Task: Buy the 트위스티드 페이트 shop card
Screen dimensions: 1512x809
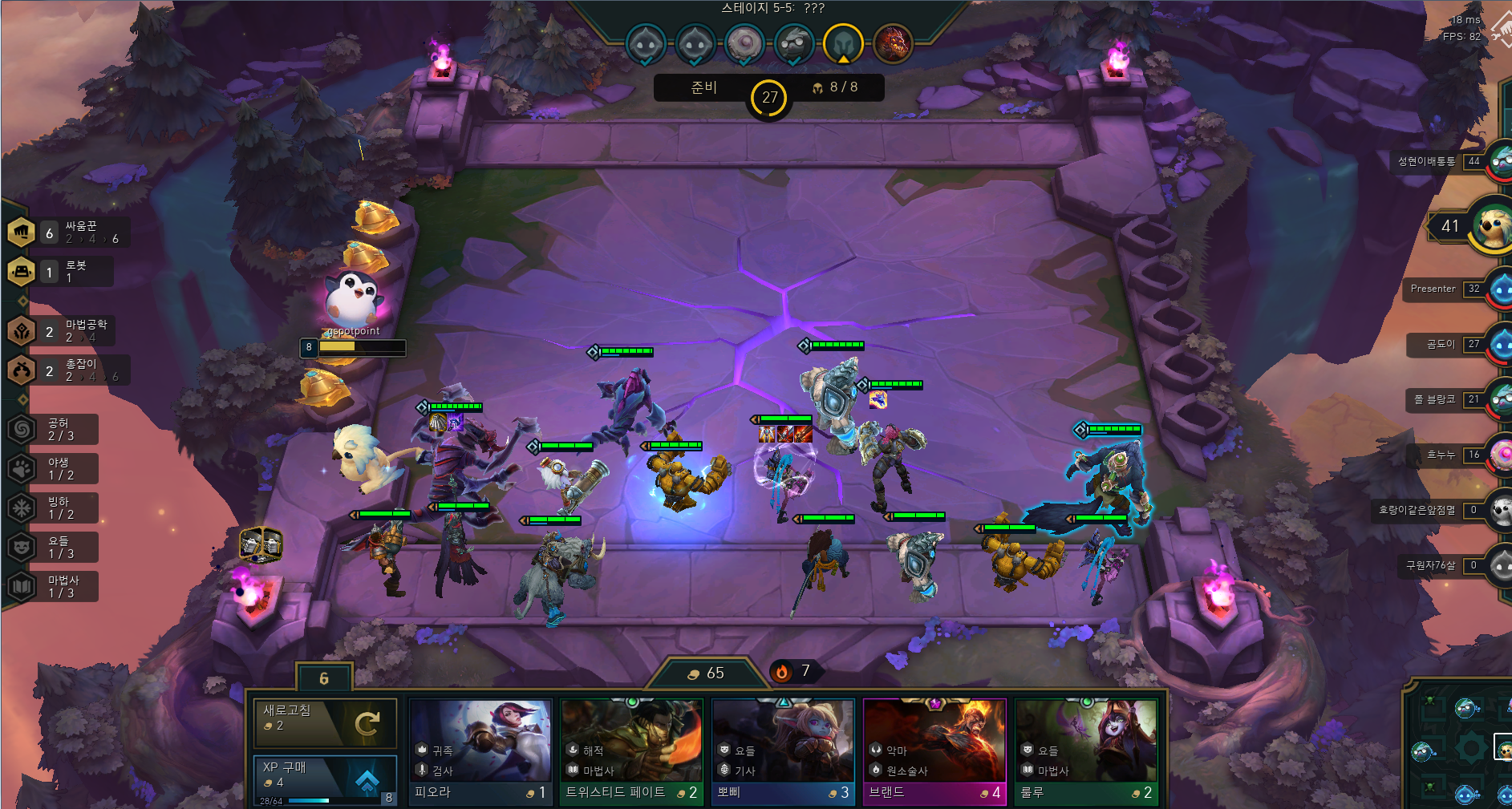Action: pyautogui.click(x=631, y=751)
